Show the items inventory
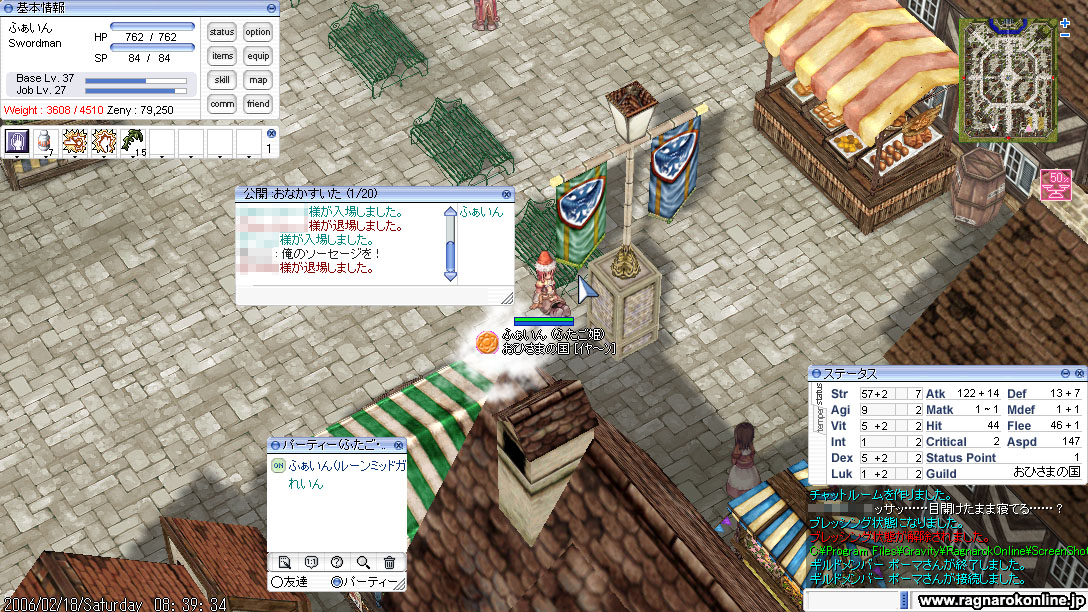This screenshot has height=612, width=1088. pos(222,56)
